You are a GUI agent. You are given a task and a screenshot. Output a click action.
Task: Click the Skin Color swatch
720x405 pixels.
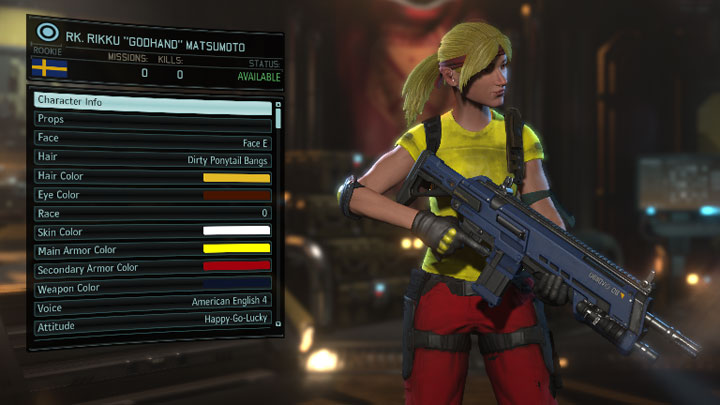pyautogui.click(x=237, y=231)
